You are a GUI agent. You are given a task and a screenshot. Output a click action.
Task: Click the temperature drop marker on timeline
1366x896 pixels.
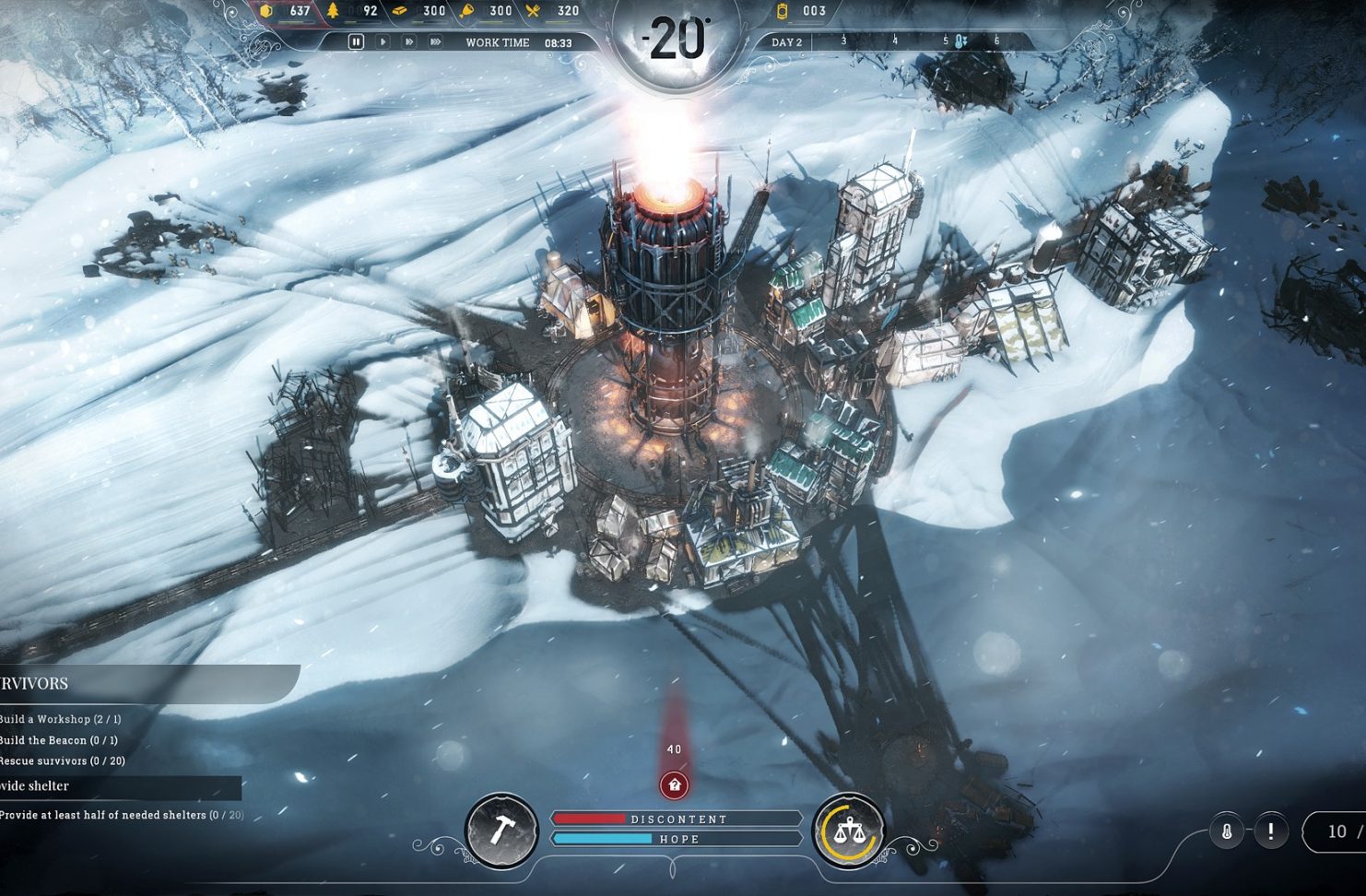click(x=960, y=41)
